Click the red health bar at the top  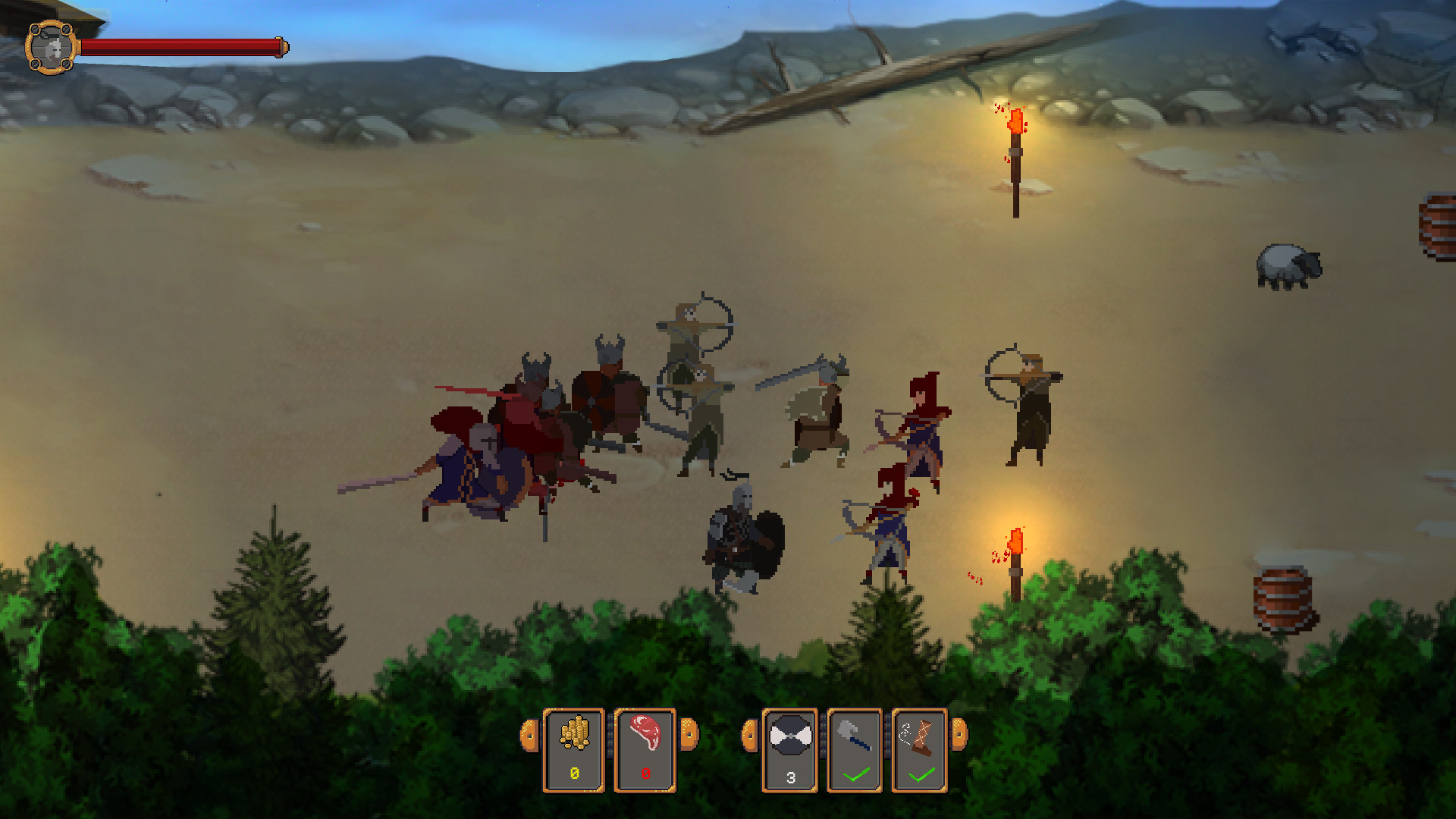tap(182, 45)
